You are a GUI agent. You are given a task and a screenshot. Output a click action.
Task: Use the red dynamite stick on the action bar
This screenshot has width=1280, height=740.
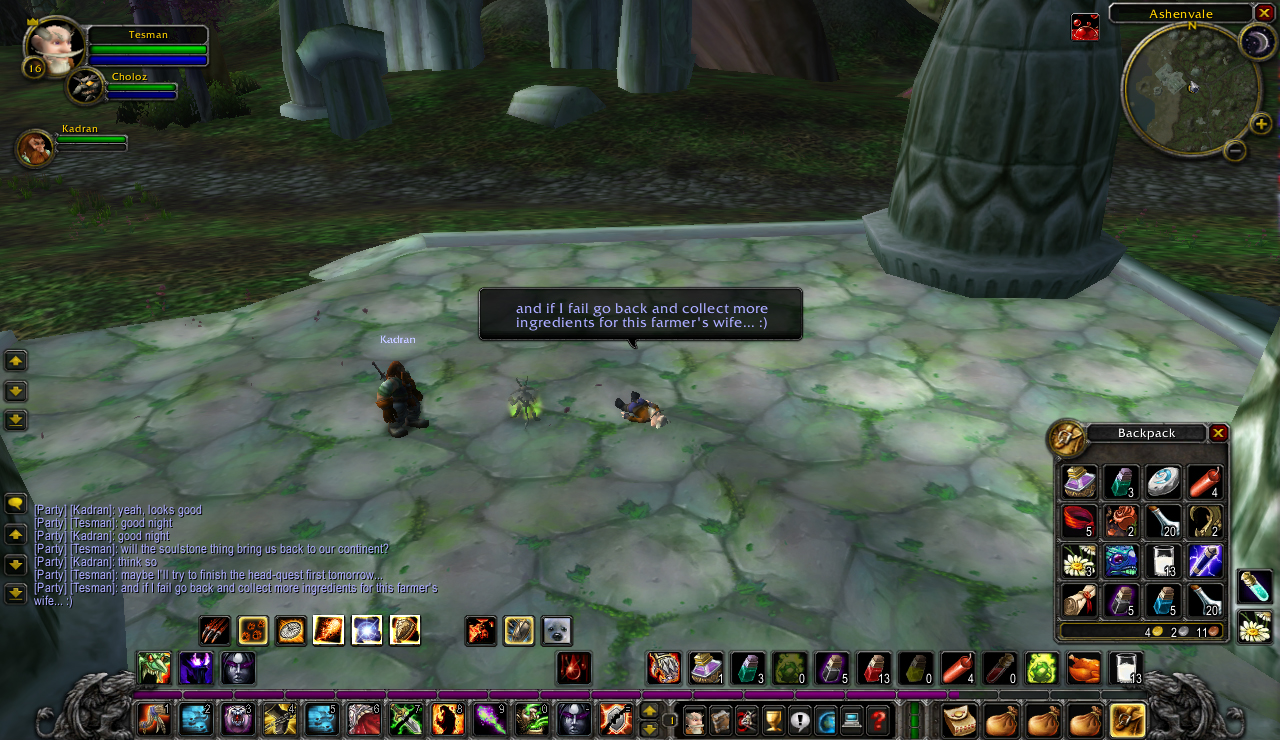click(x=957, y=668)
